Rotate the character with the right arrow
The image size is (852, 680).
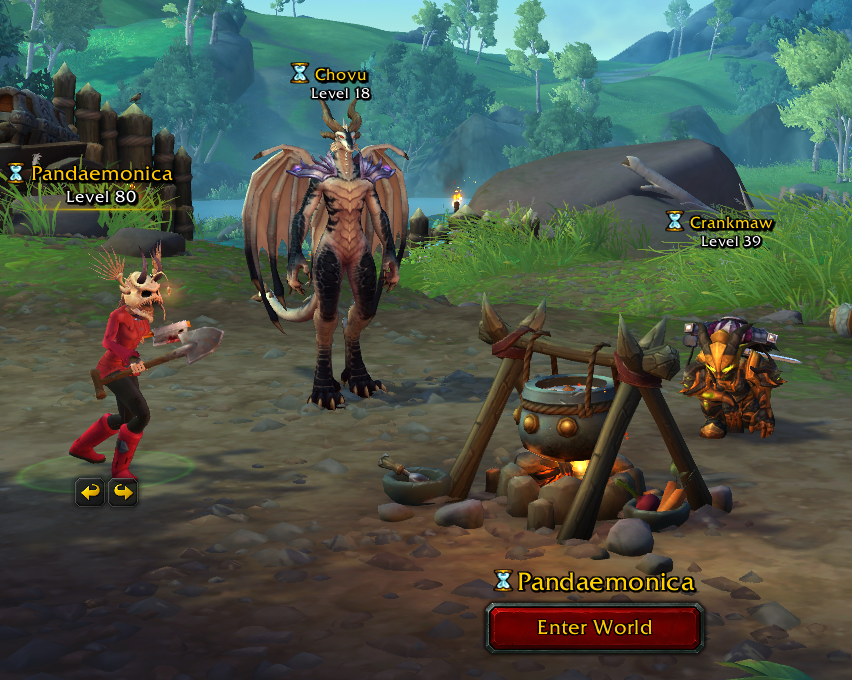(x=123, y=492)
